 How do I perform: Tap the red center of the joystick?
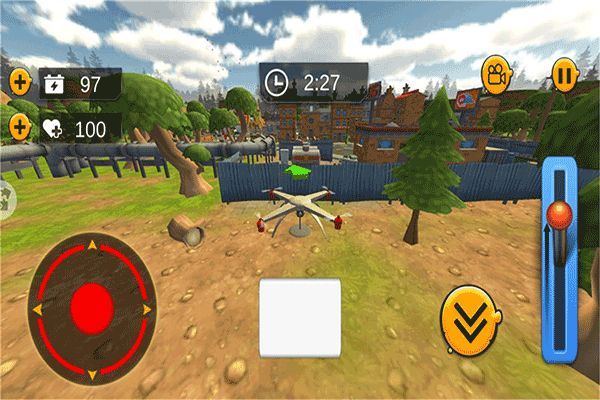(92, 307)
